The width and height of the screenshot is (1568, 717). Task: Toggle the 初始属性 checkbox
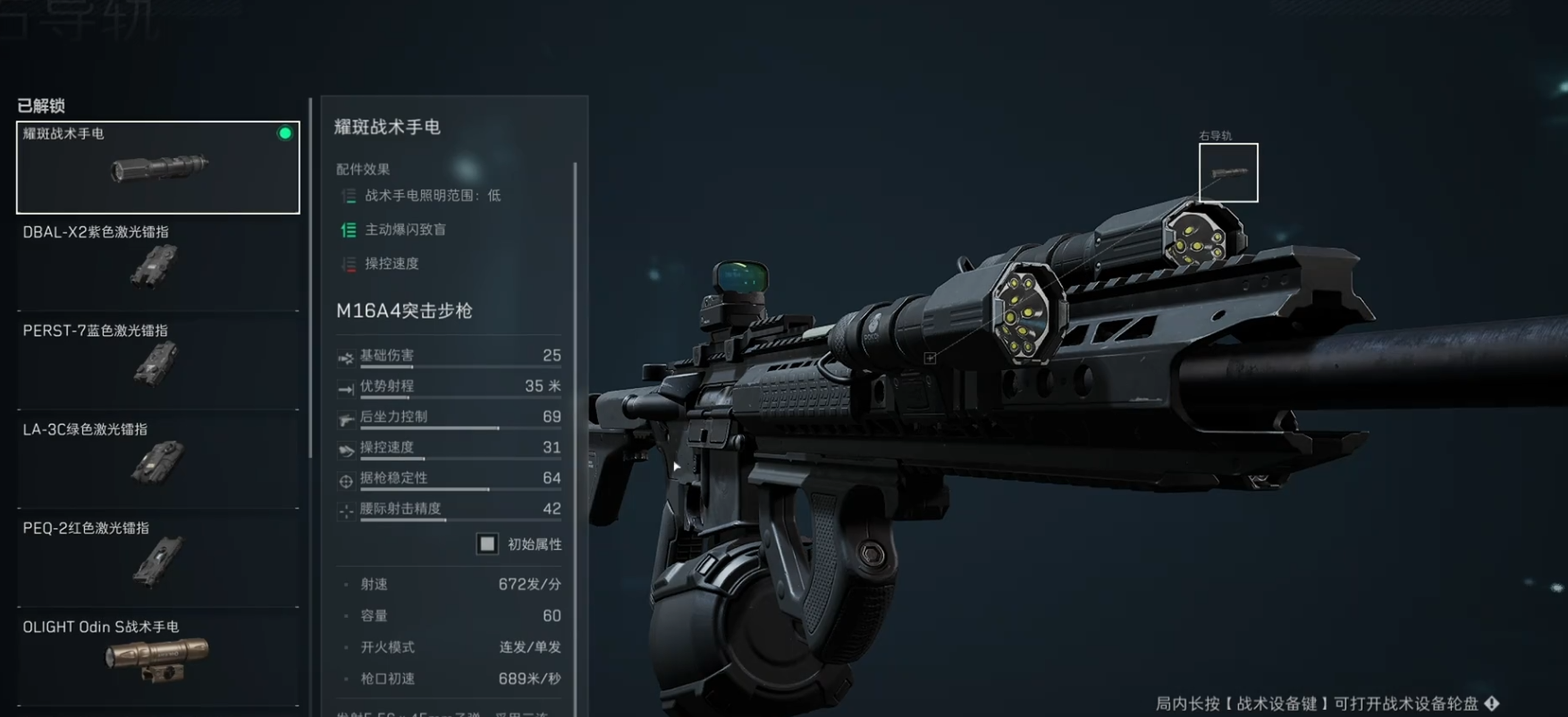487,544
